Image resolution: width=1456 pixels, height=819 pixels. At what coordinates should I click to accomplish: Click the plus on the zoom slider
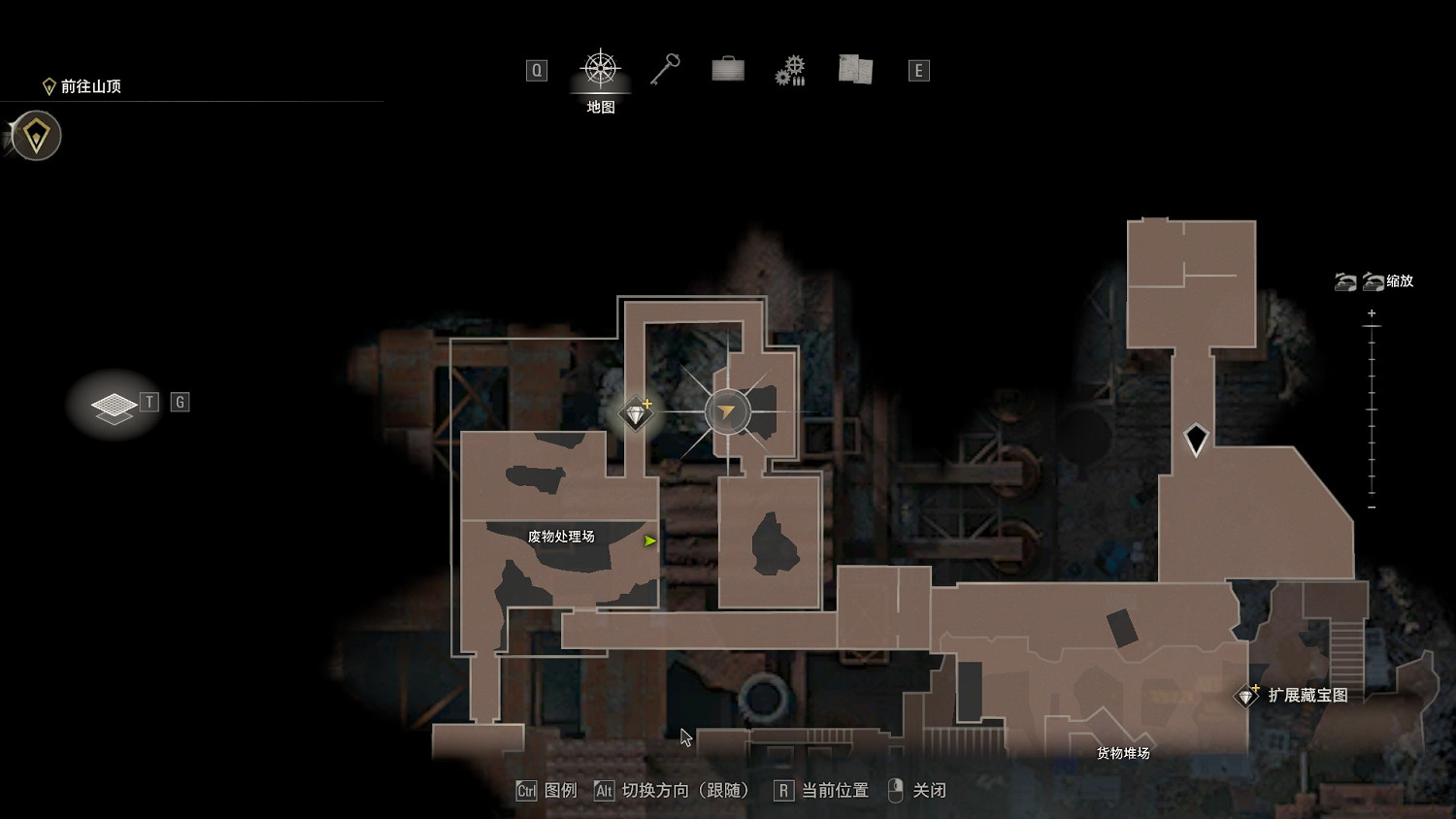click(x=1373, y=312)
